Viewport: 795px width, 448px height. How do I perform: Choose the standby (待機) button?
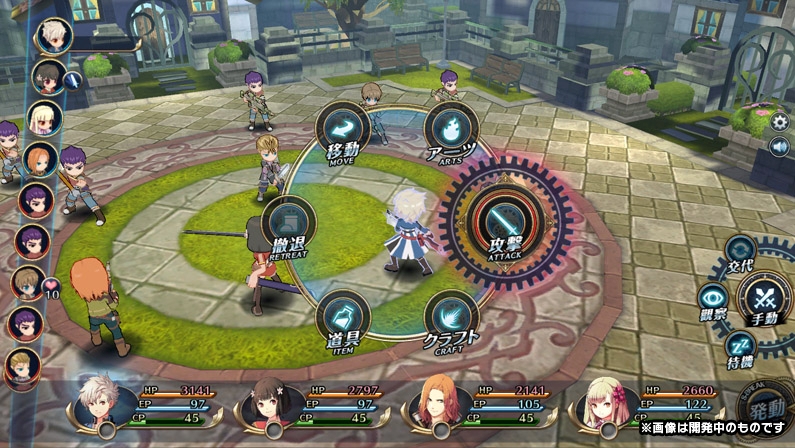[741, 347]
